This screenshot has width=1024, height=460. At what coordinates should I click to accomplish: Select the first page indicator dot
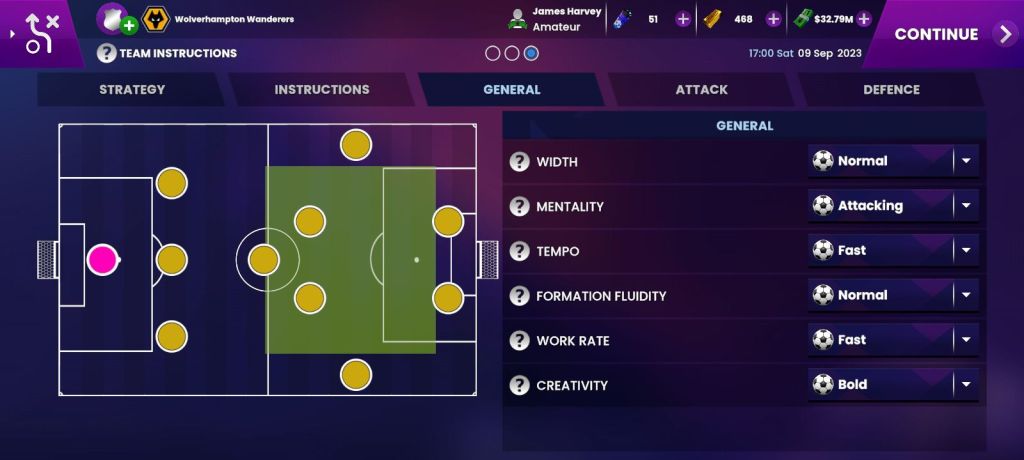[493, 53]
